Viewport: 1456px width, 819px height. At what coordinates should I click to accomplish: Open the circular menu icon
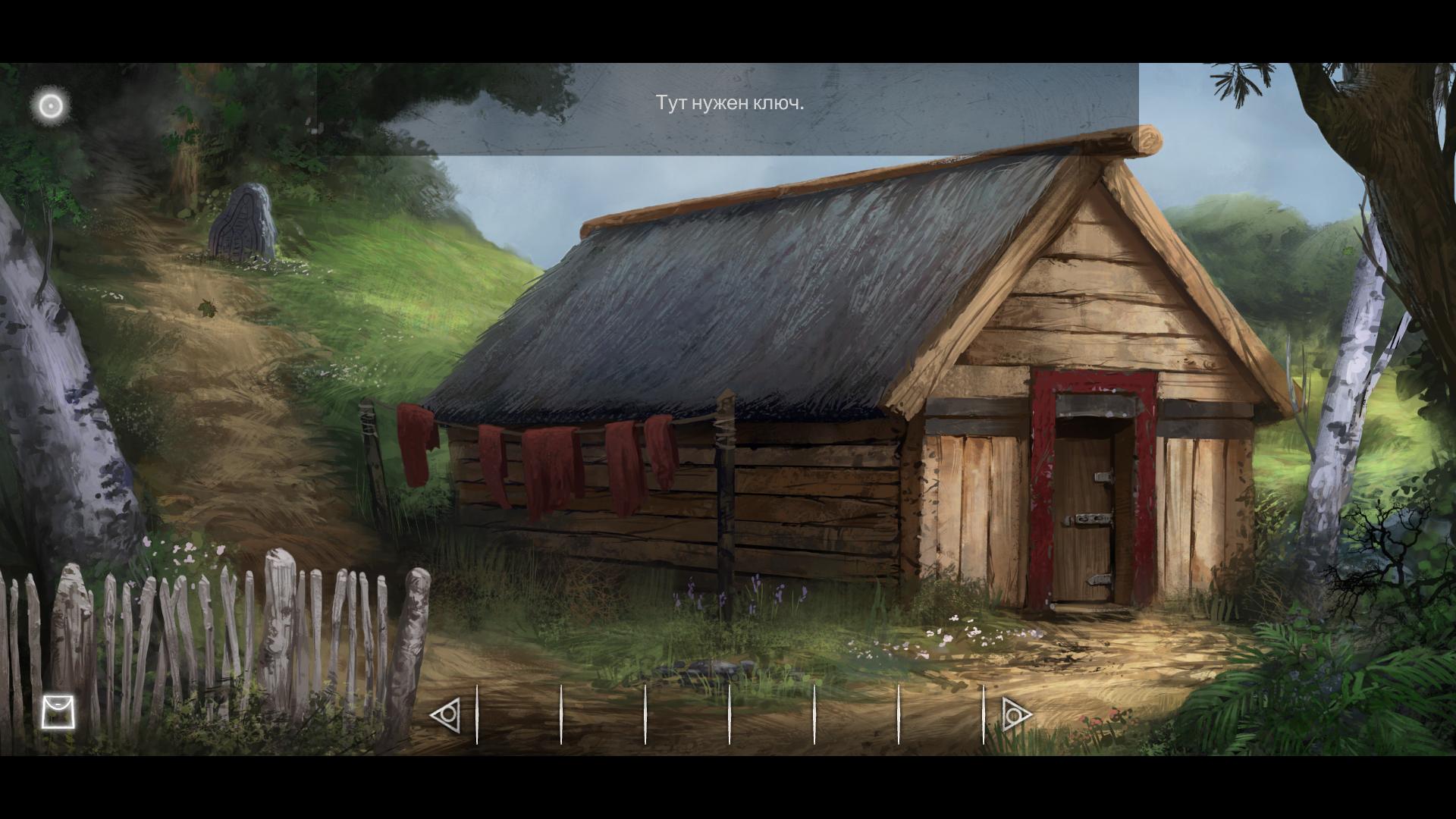[52, 105]
